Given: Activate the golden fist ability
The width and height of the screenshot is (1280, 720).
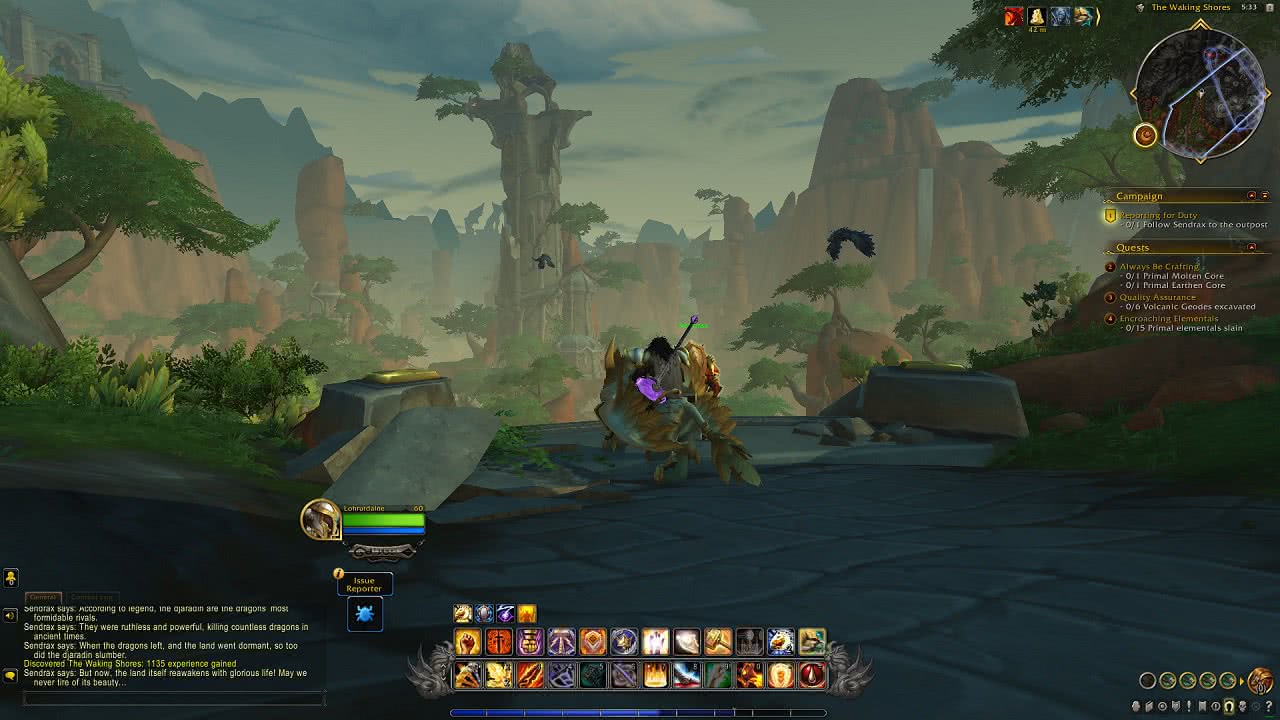Looking at the screenshot, I should point(468,642).
